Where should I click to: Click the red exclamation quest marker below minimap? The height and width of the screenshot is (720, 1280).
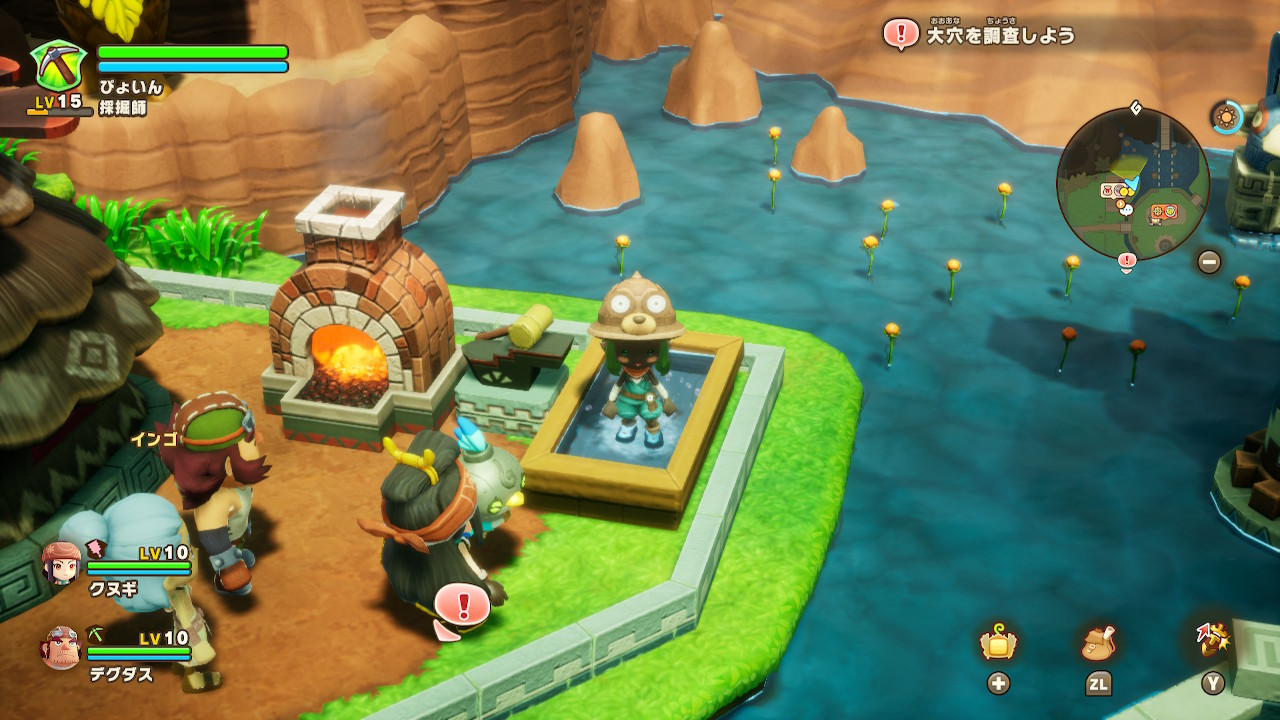point(1127,262)
